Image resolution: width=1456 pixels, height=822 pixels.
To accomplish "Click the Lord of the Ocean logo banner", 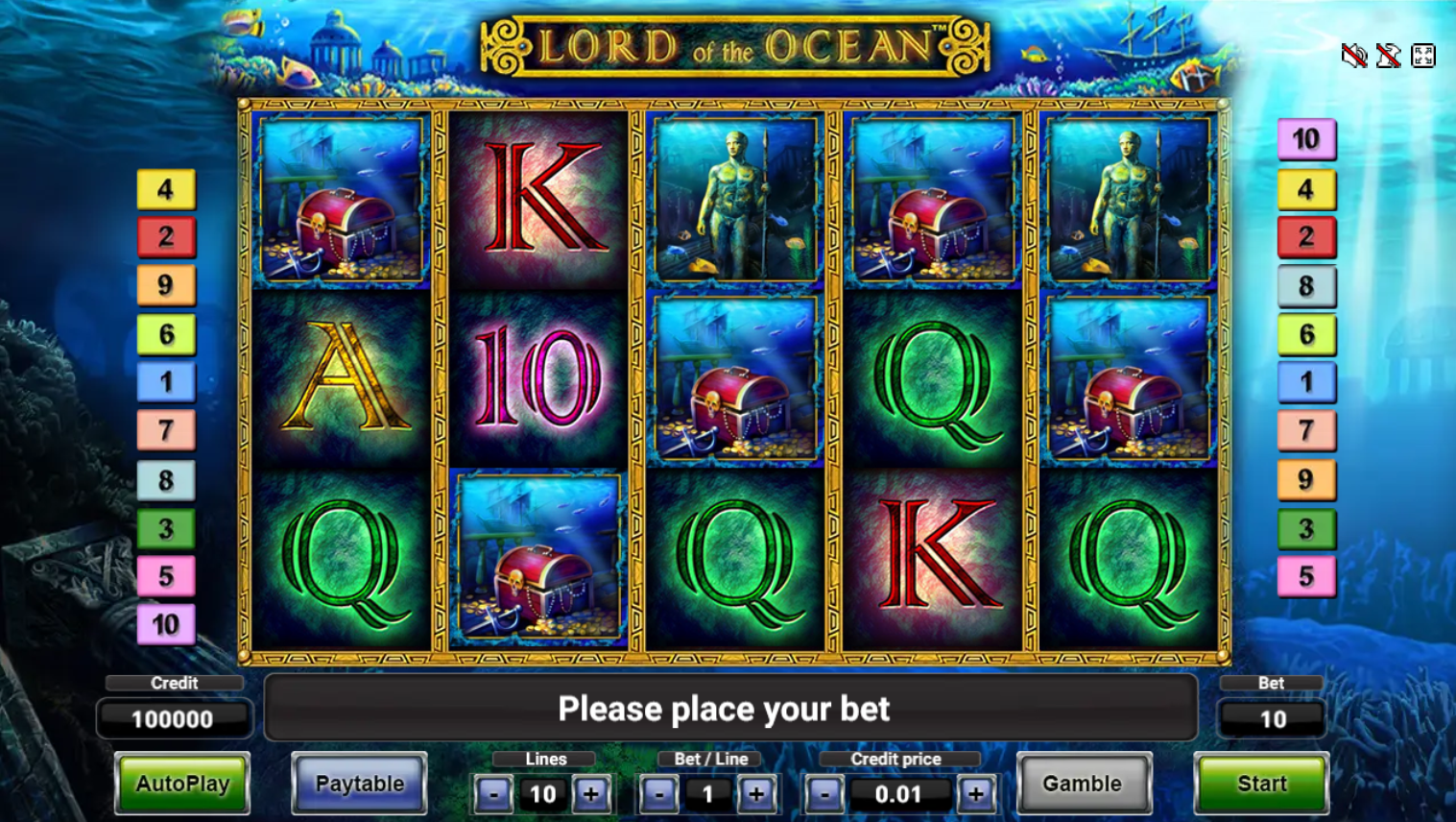I will coord(734,44).
